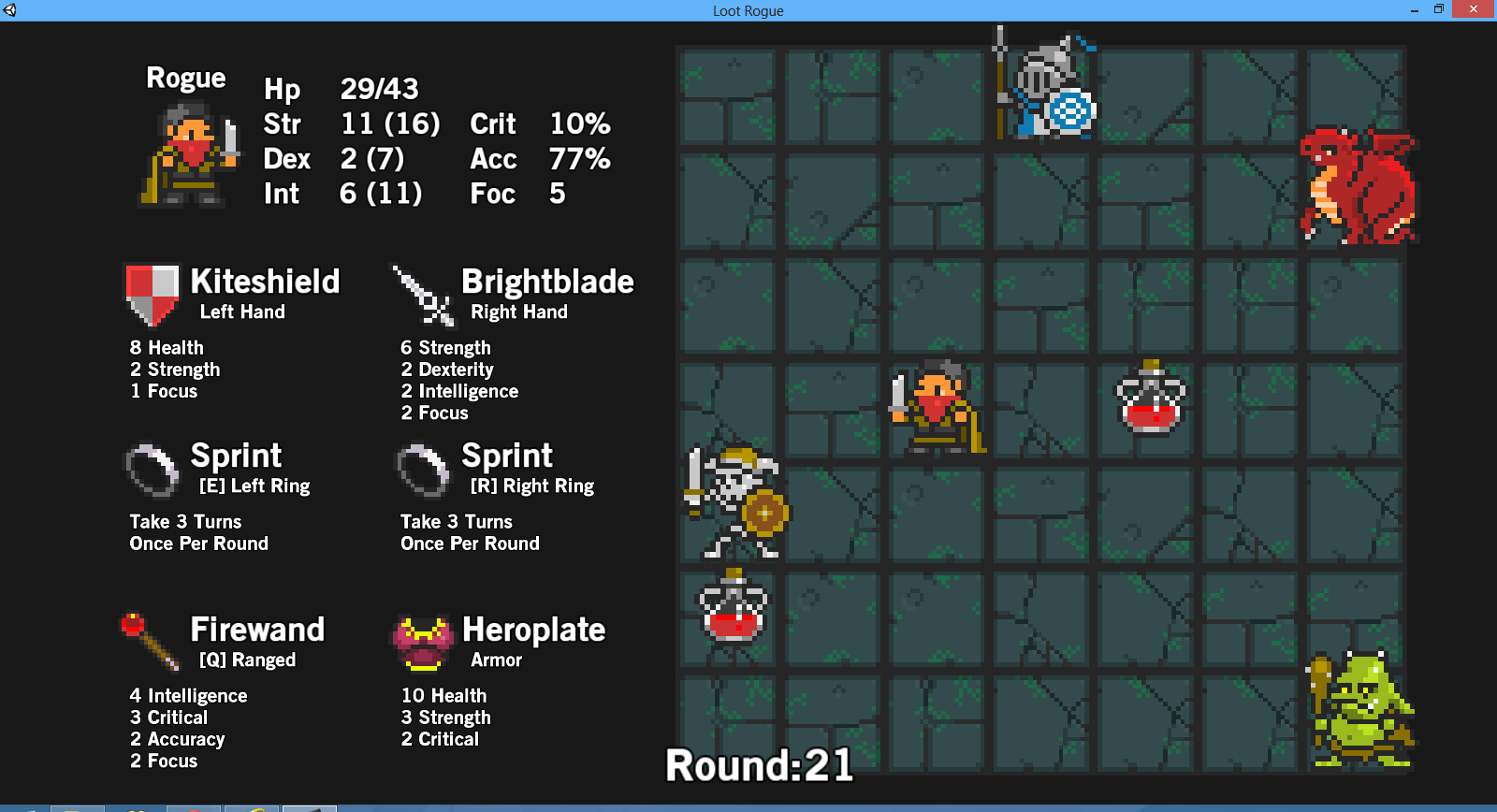Click the Heroplate armor icon

422,642
